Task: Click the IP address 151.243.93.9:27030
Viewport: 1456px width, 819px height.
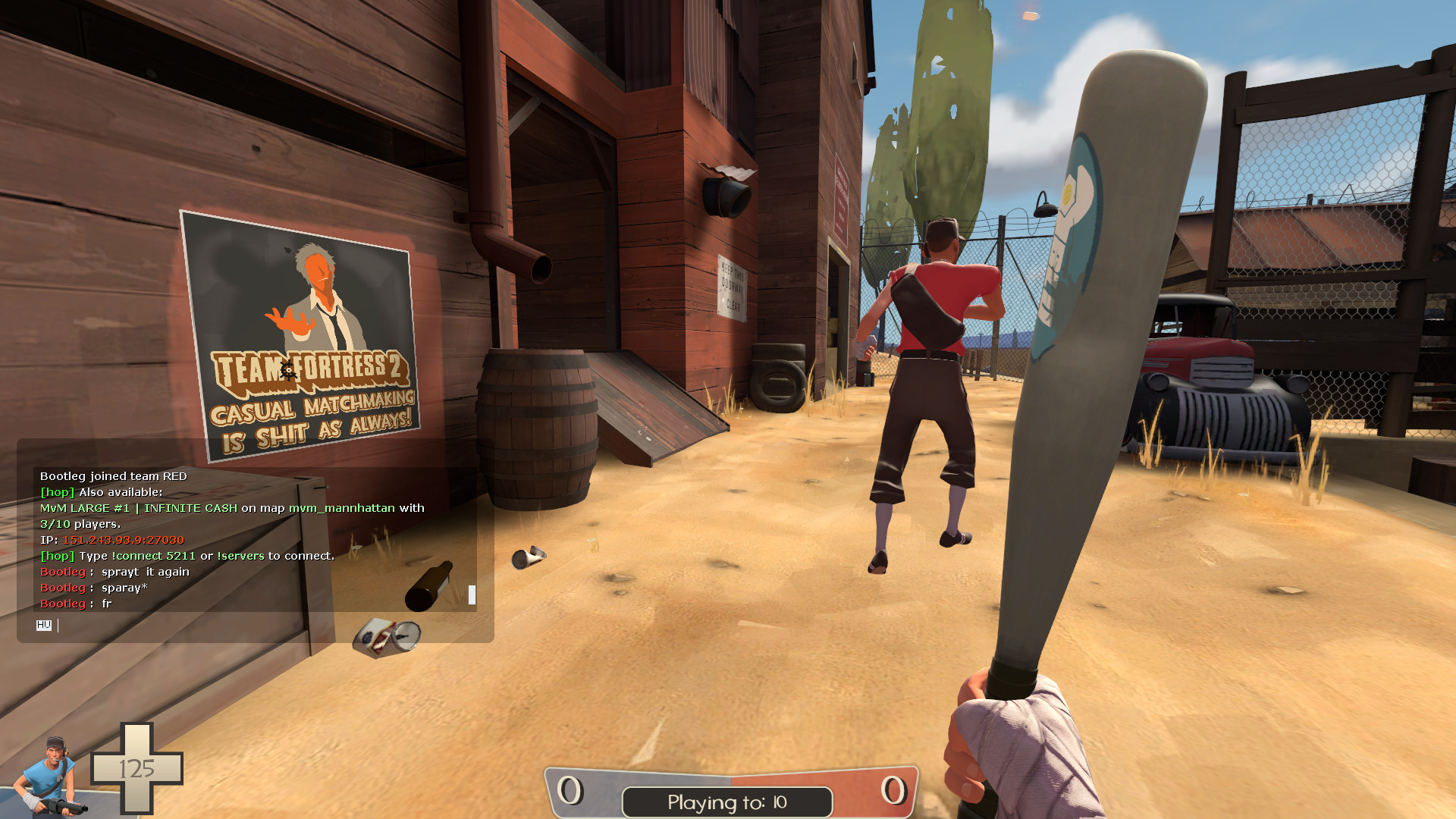Action: pos(123,541)
